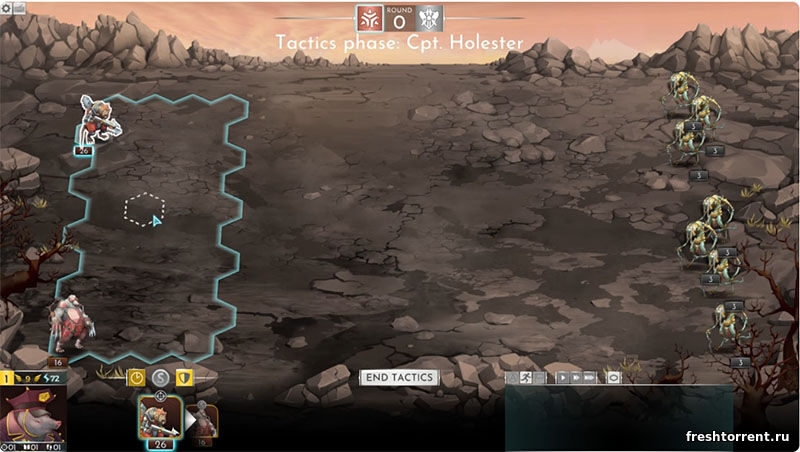
Task: Open the gear settings icon
Action: pyautogui.click(x=8, y=7)
